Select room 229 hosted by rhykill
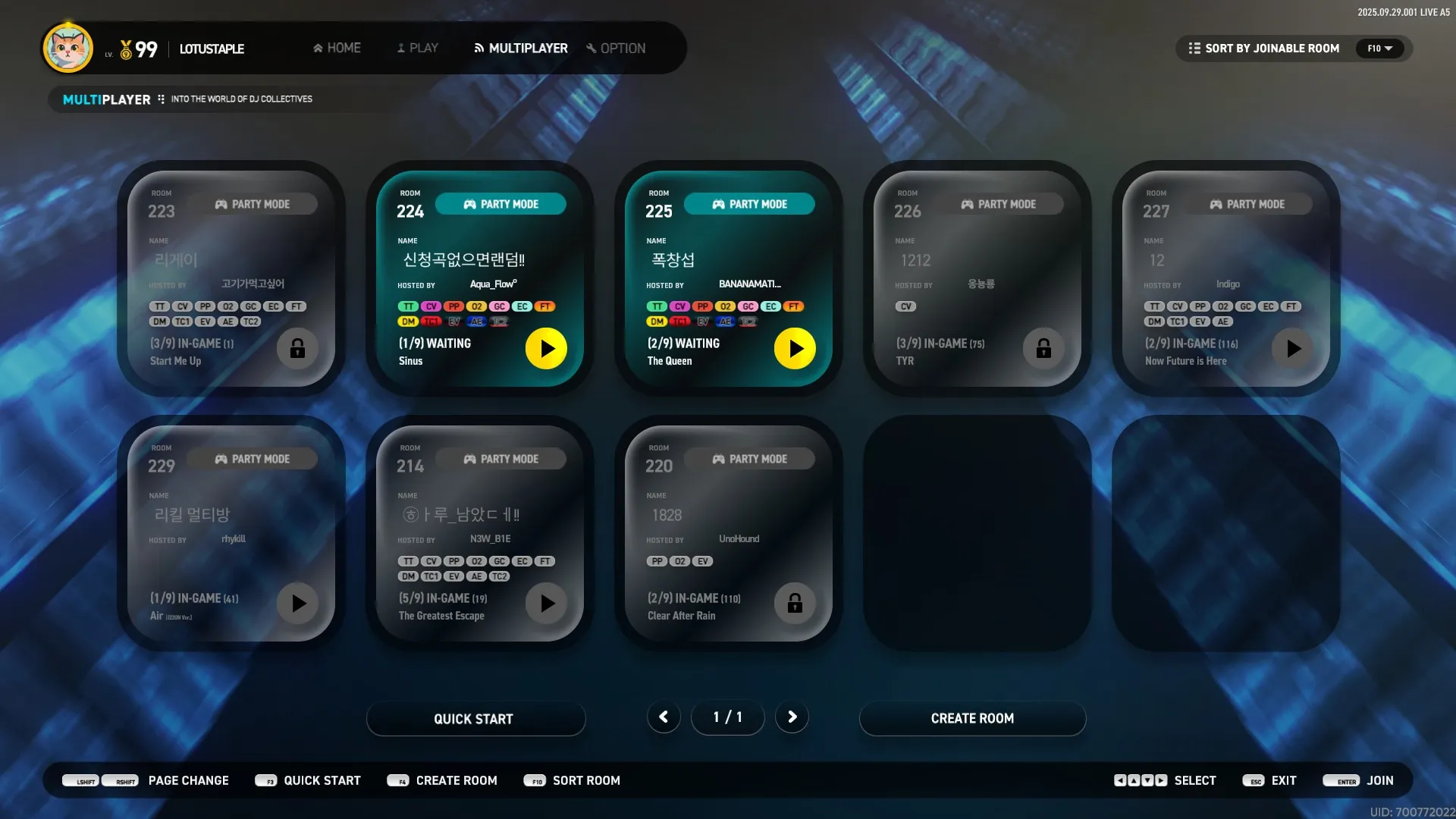This screenshot has width=1456, height=819. pyautogui.click(x=231, y=532)
